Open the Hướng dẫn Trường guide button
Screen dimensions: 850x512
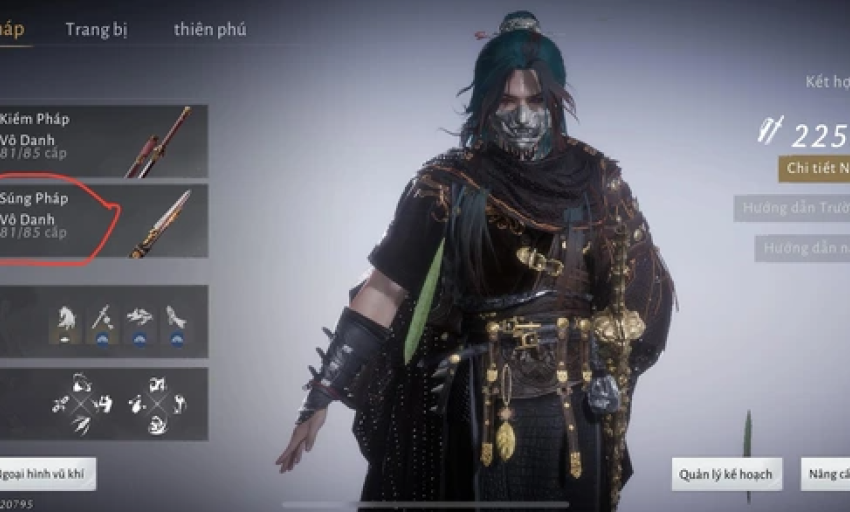(x=792, y=209)
